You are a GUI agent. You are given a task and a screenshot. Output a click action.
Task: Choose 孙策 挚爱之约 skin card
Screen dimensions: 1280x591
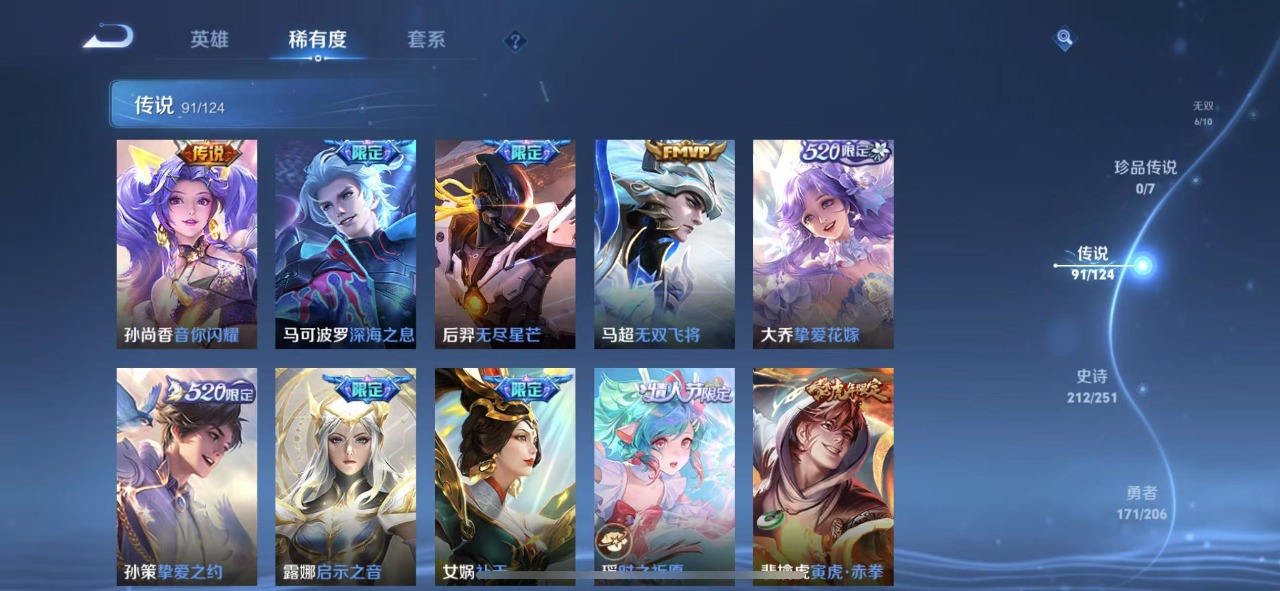pyautogui.click(x=187, y=475)
